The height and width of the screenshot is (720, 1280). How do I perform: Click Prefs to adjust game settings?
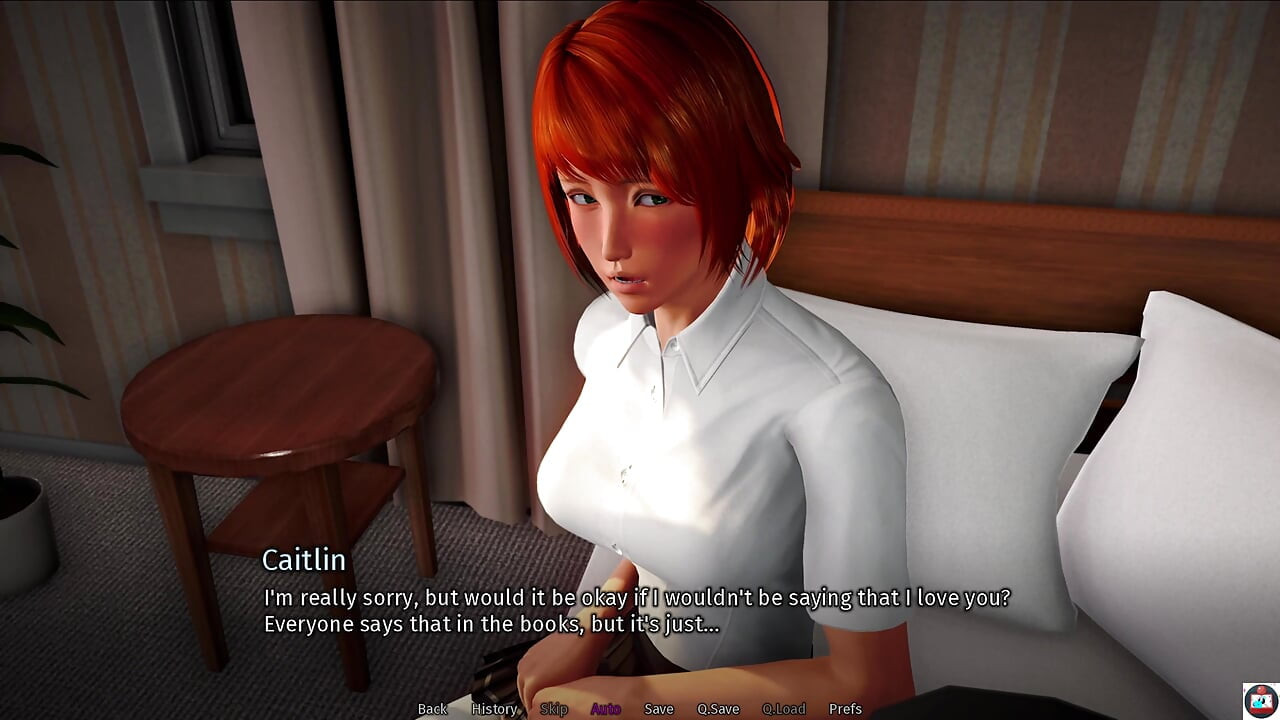pos(846,708)
